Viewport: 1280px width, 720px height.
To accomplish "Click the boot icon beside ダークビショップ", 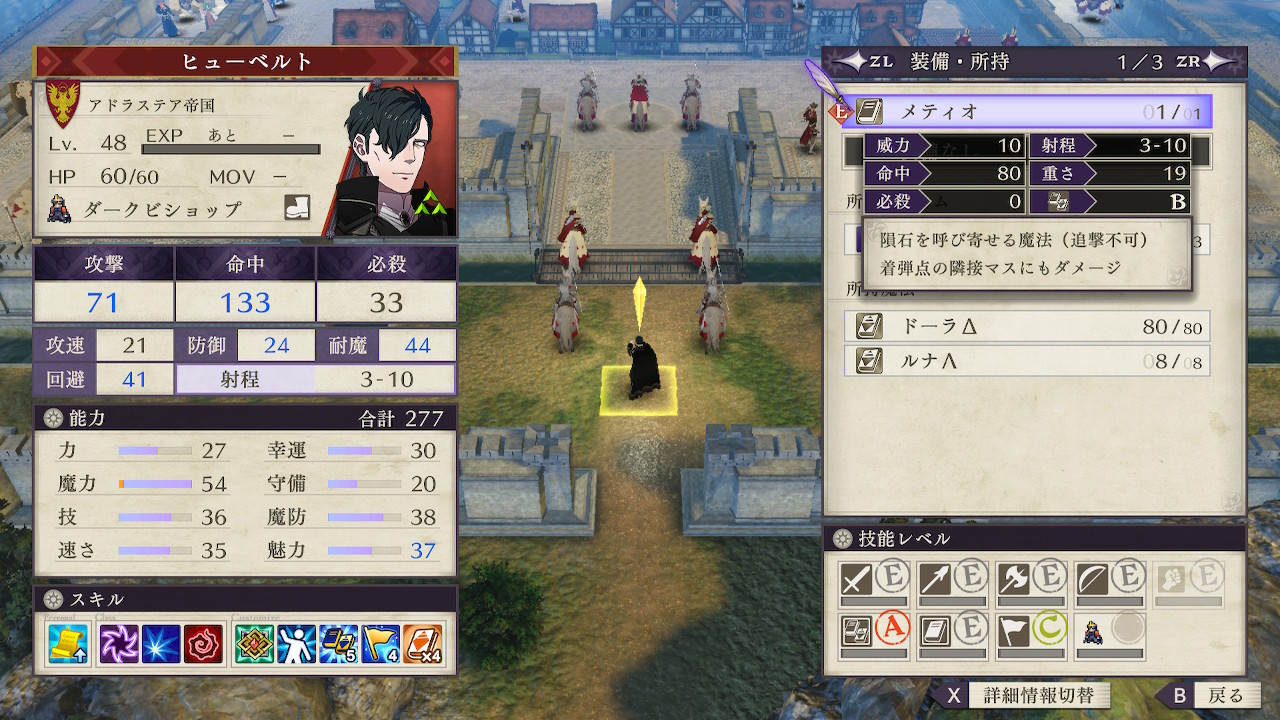I will 297,208.
